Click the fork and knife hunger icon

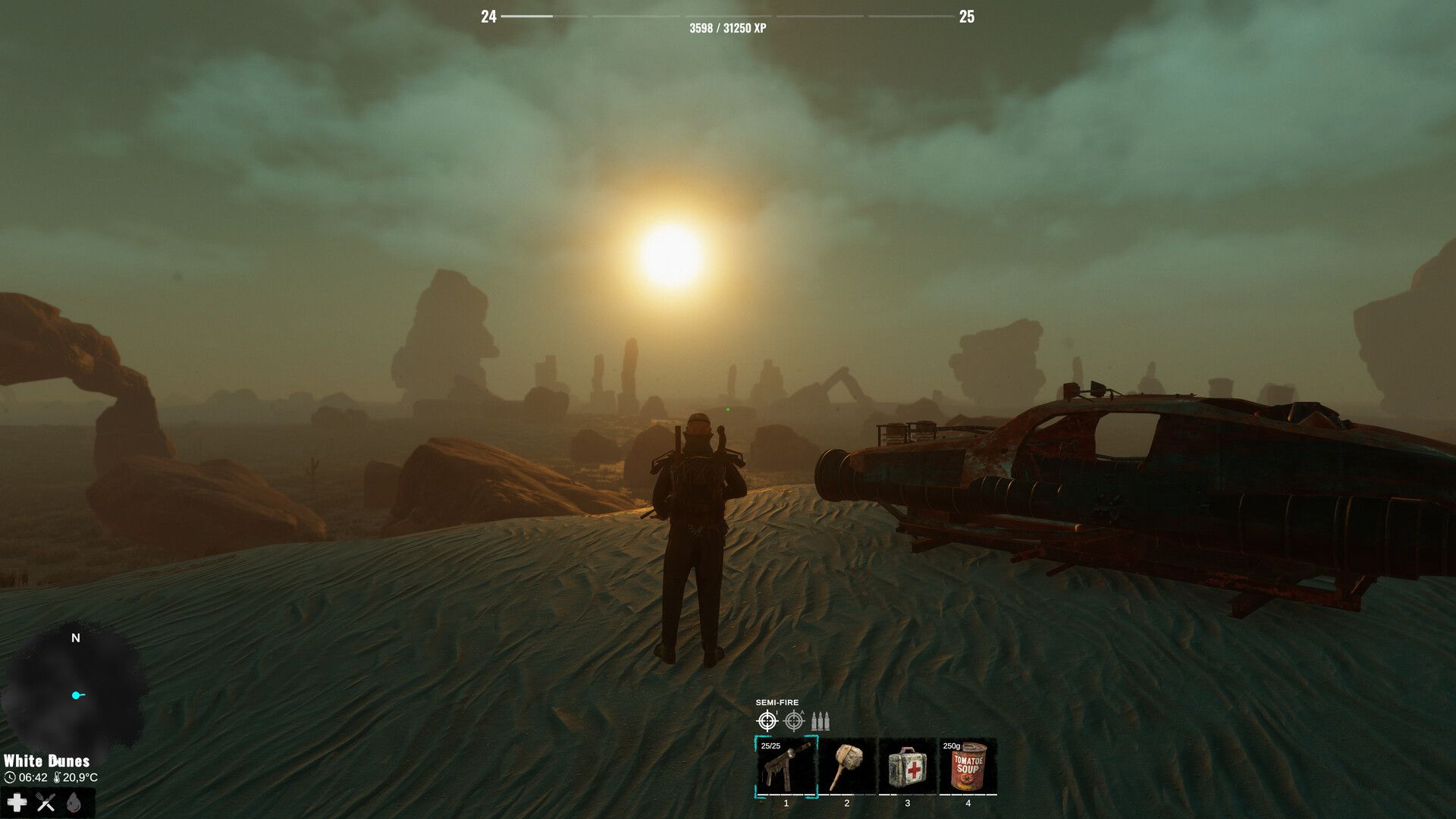(x=45, y=802)
